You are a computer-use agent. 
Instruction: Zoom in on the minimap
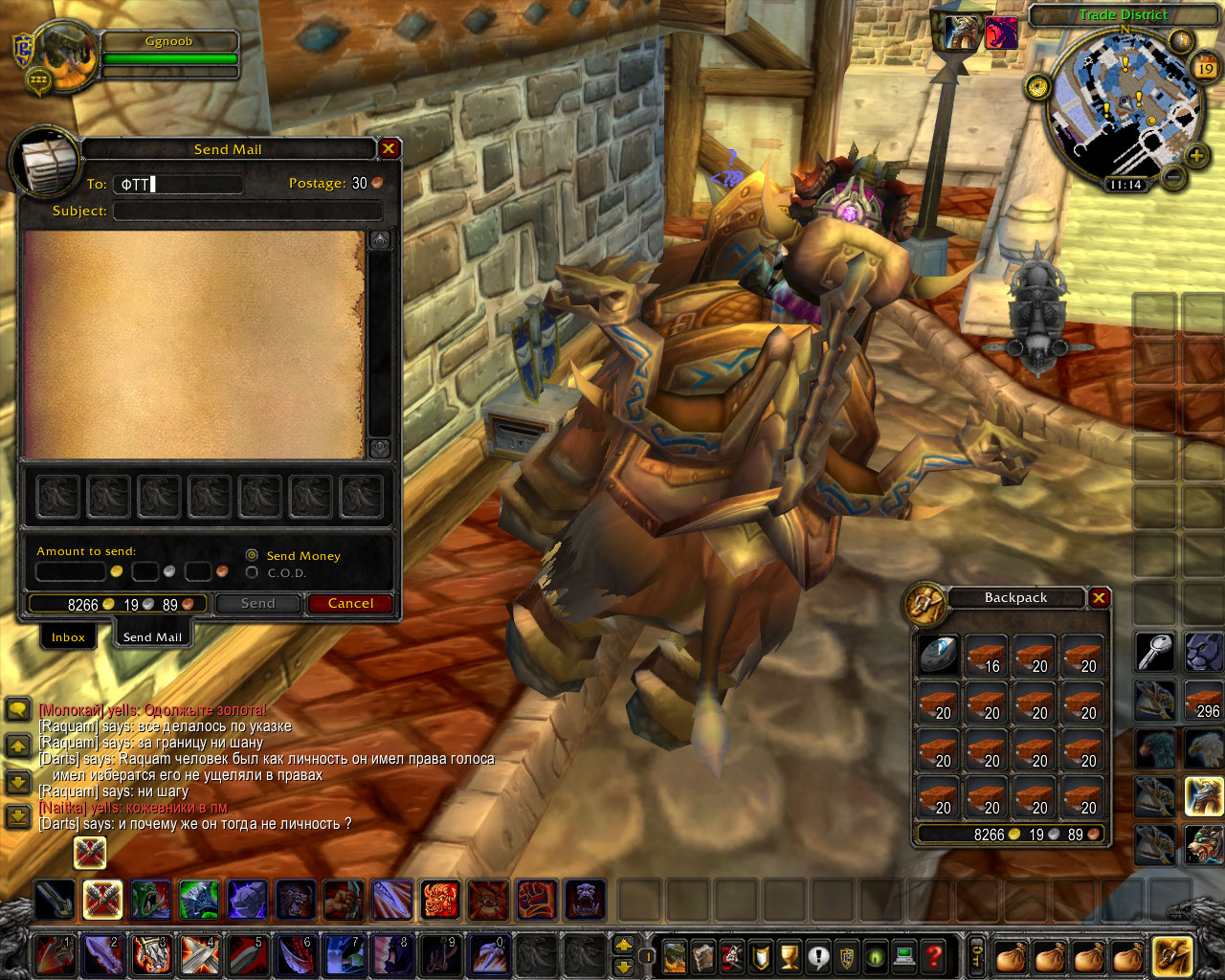pos(1196,155)
